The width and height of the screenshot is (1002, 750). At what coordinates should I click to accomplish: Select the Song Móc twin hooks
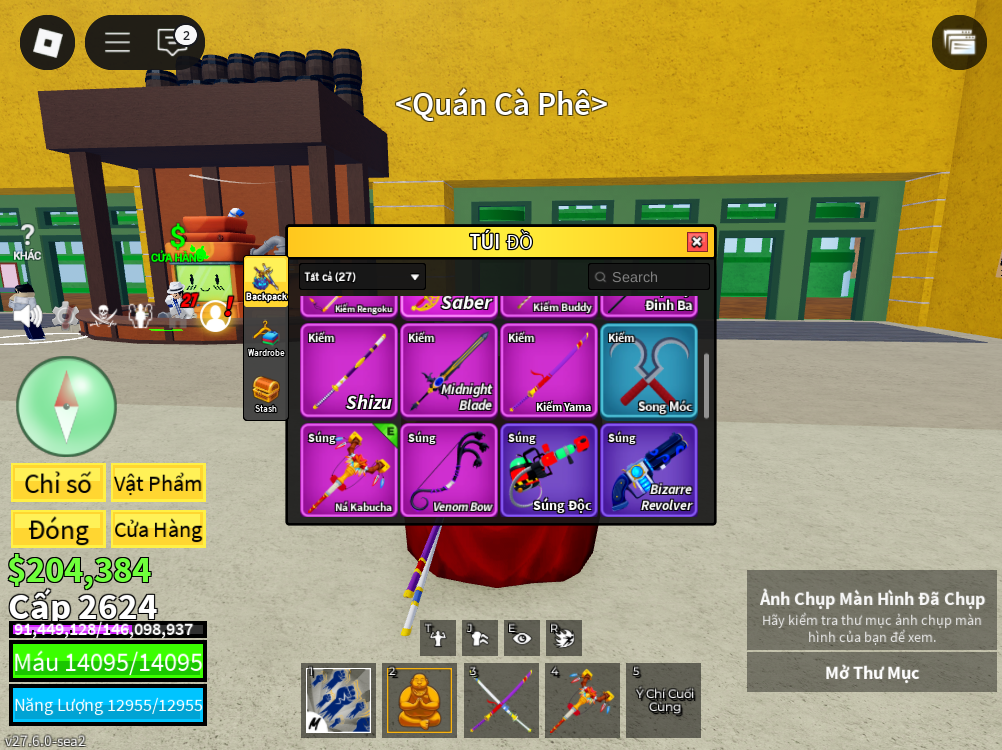(649, 370)
